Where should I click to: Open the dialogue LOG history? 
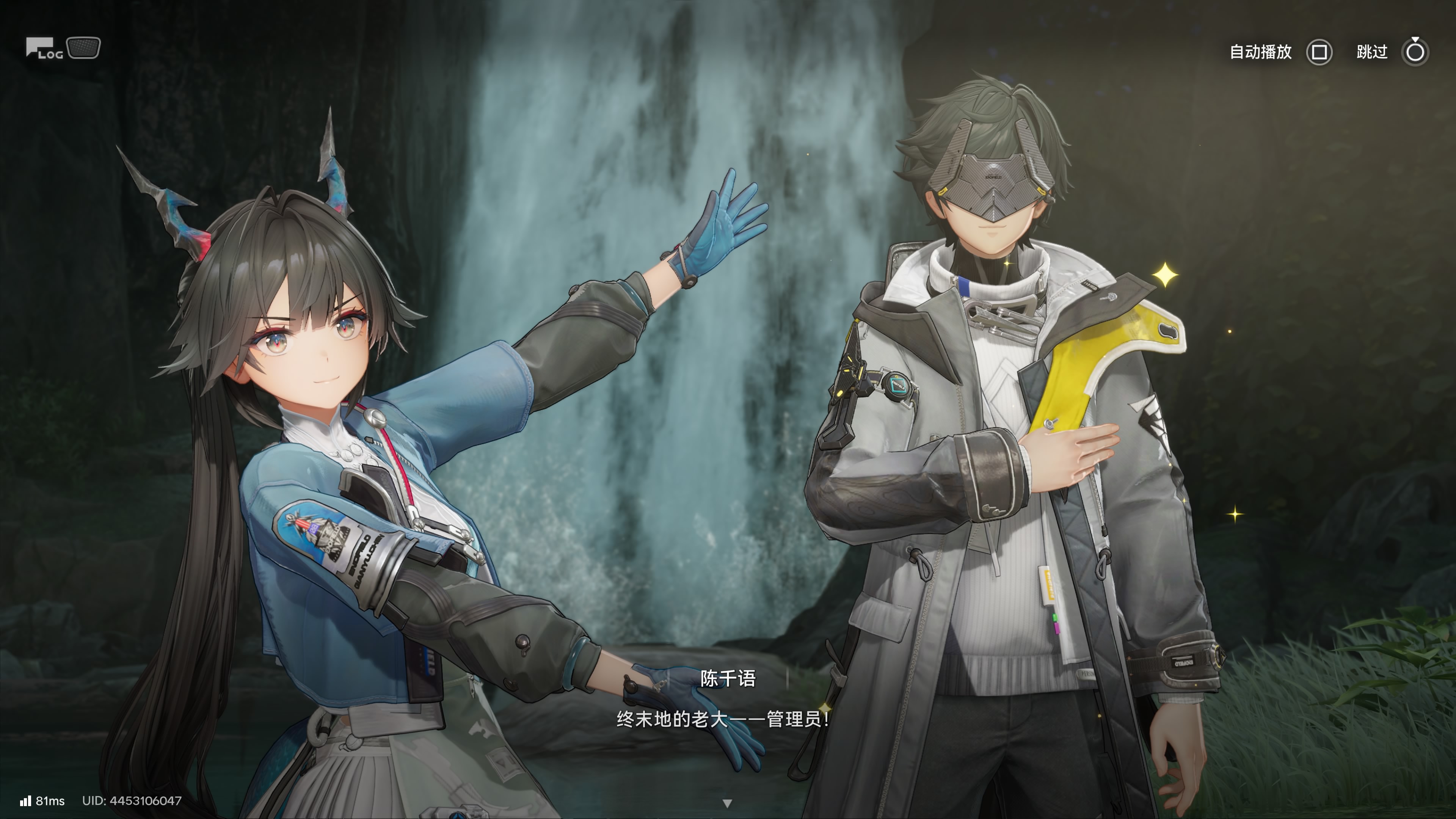pyautogui.click(x=44, y=49)
